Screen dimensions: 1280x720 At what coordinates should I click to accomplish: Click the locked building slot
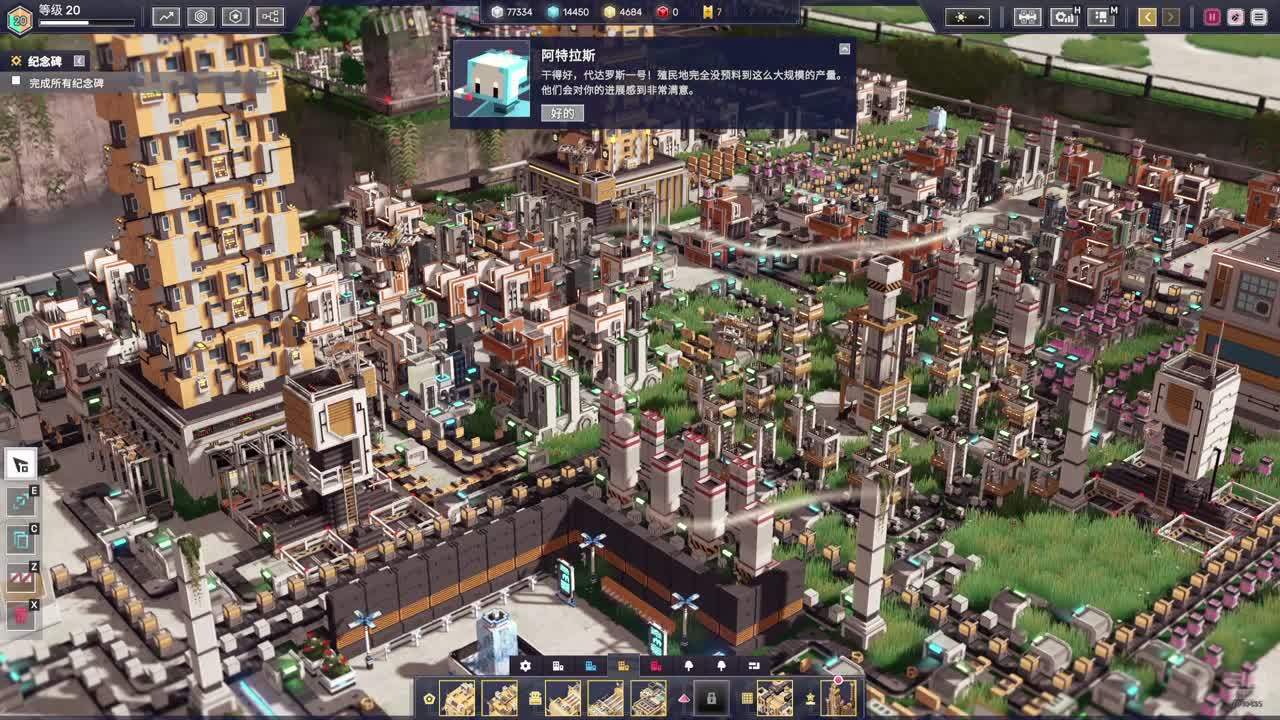point(711,698)
